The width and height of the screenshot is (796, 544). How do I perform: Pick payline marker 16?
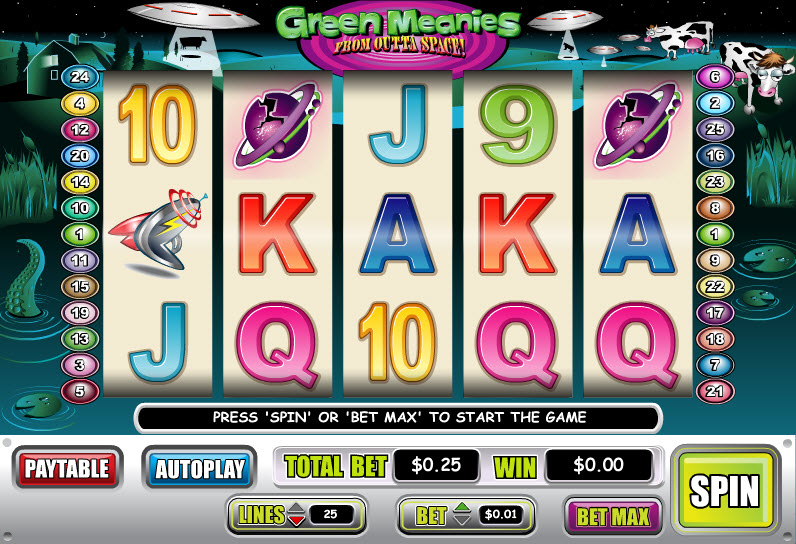[715, 155]
